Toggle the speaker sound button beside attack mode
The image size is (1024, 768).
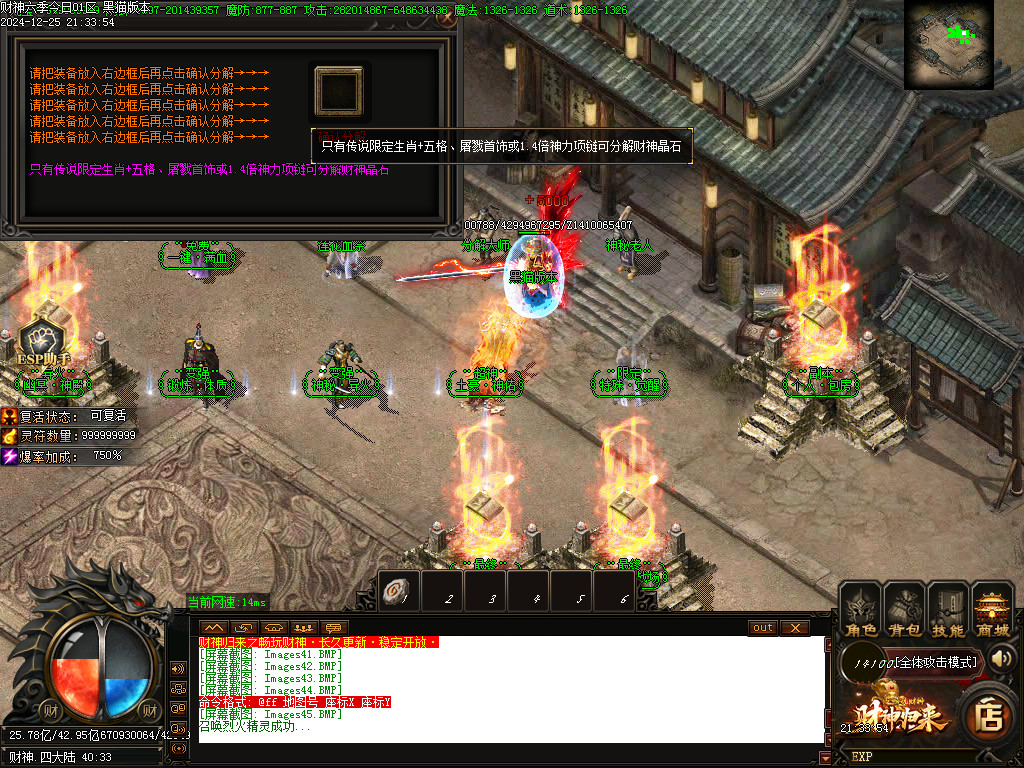pyautogui.click(x=1002, y=659)
